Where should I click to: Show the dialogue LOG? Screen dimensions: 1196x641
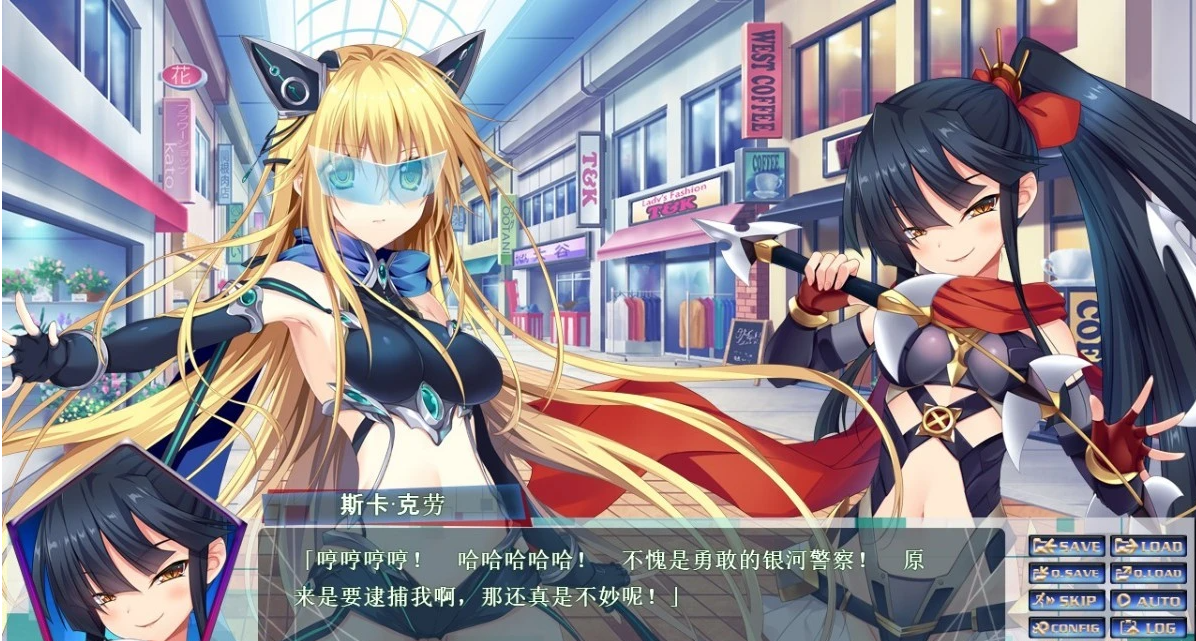point(1148,628)
